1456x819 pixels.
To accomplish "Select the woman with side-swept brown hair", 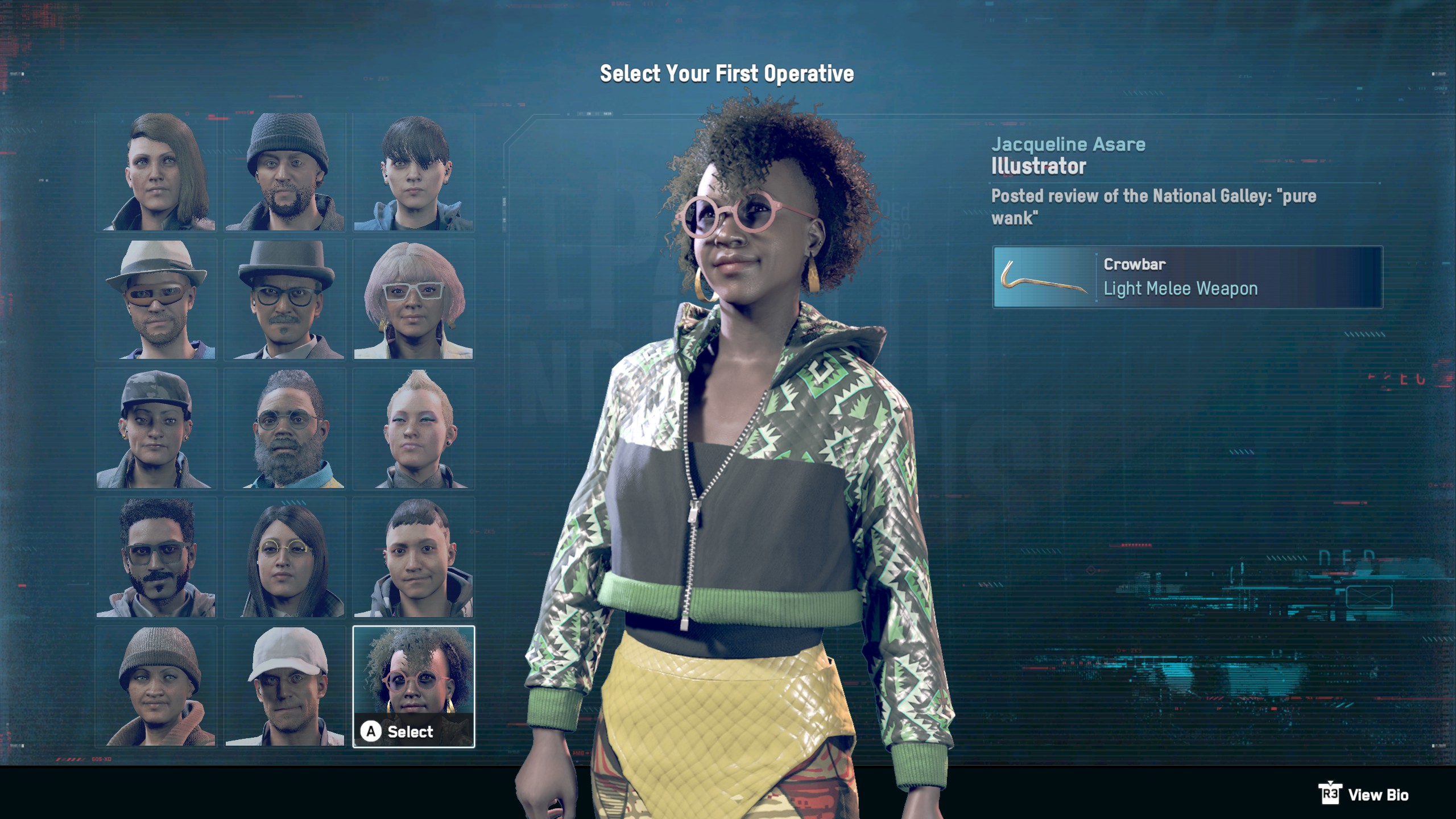I will click(x=159, y=171).
